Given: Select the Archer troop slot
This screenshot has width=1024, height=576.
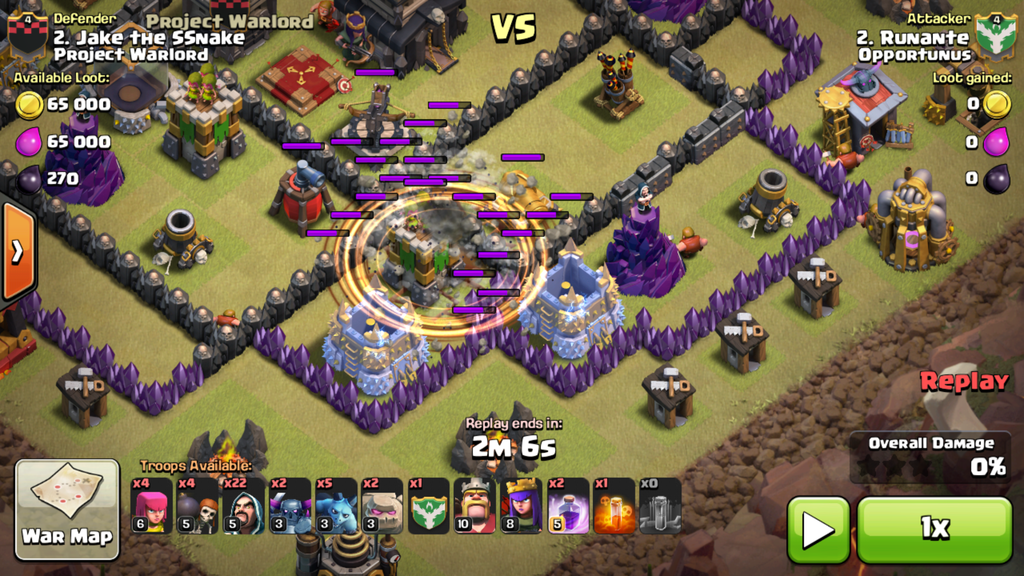Looking at the screenshot, I should pyautogui.click(x=152, y=506).
